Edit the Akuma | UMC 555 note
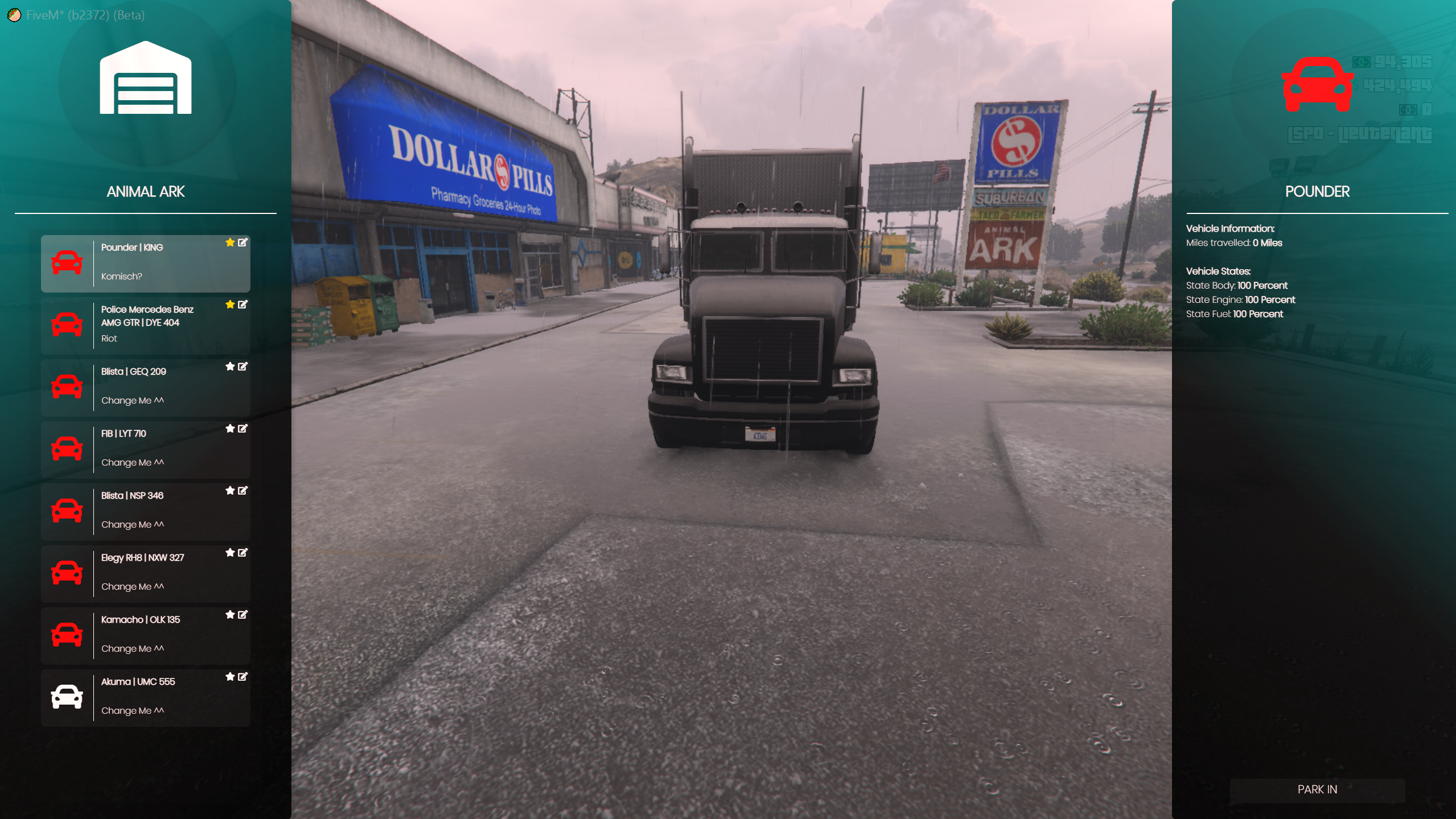The width and height of the screenshot is (1456, 819). click(242, 677)
